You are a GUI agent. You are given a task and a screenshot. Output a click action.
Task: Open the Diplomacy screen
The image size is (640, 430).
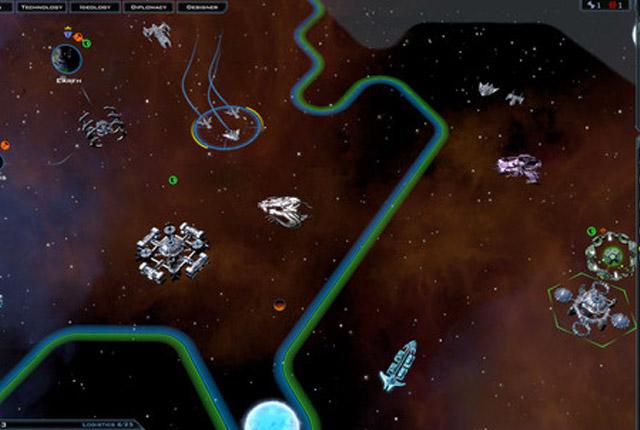coord(148,7)
